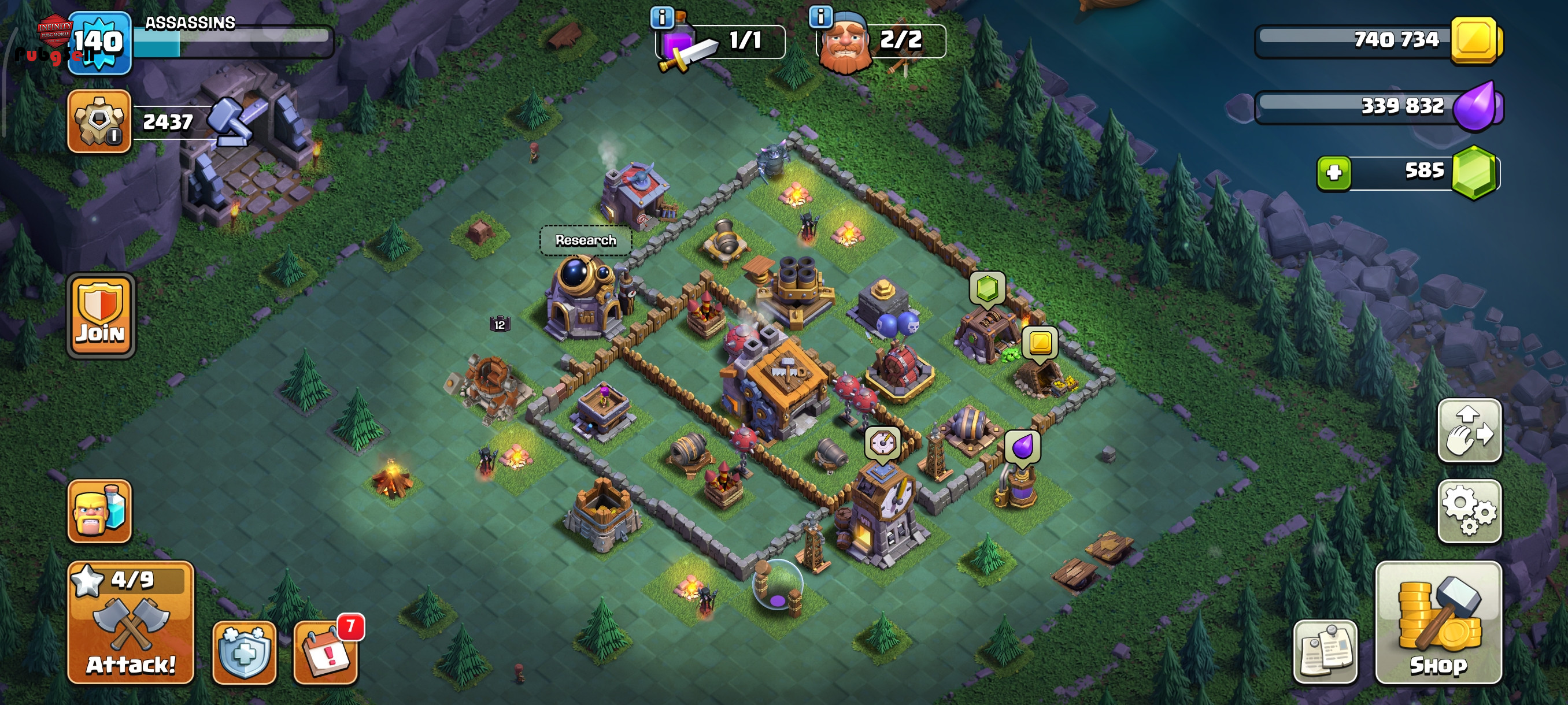The width and height of the screenshot is (1568, 705).
Task: Show the Master Builder info
Action: click(820, 16)
